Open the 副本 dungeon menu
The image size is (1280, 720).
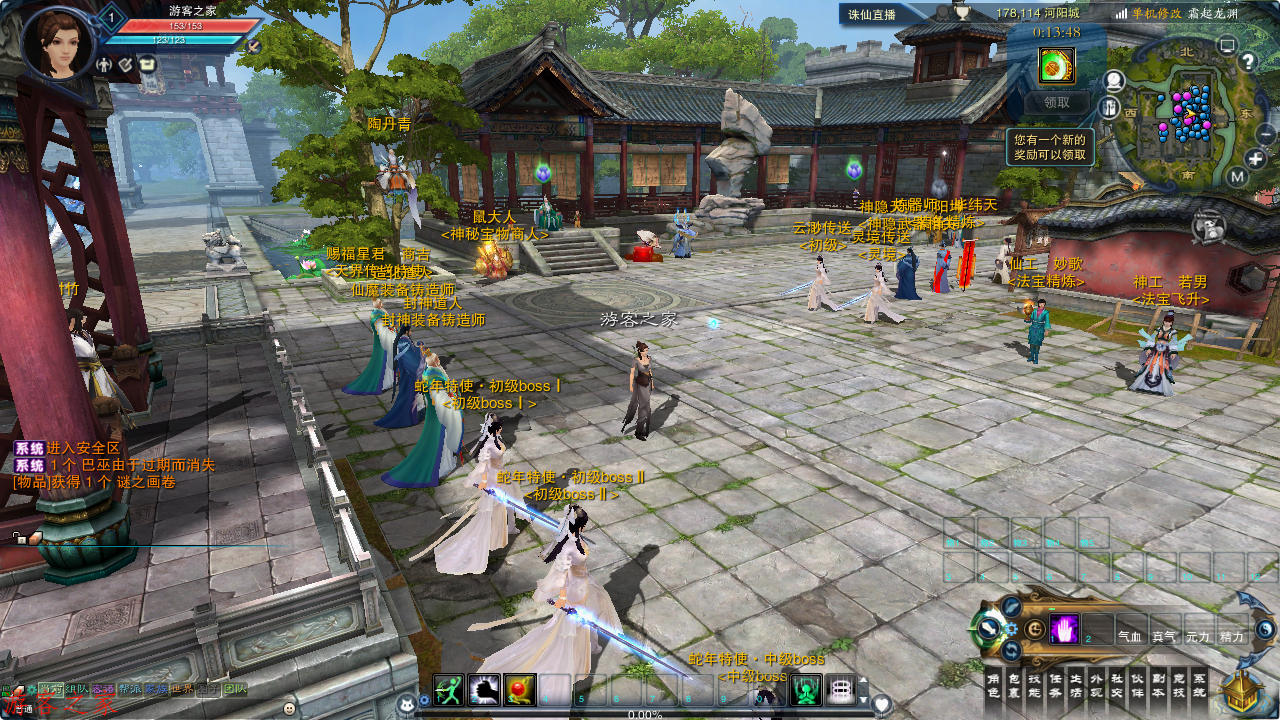tap(1159, 684)
